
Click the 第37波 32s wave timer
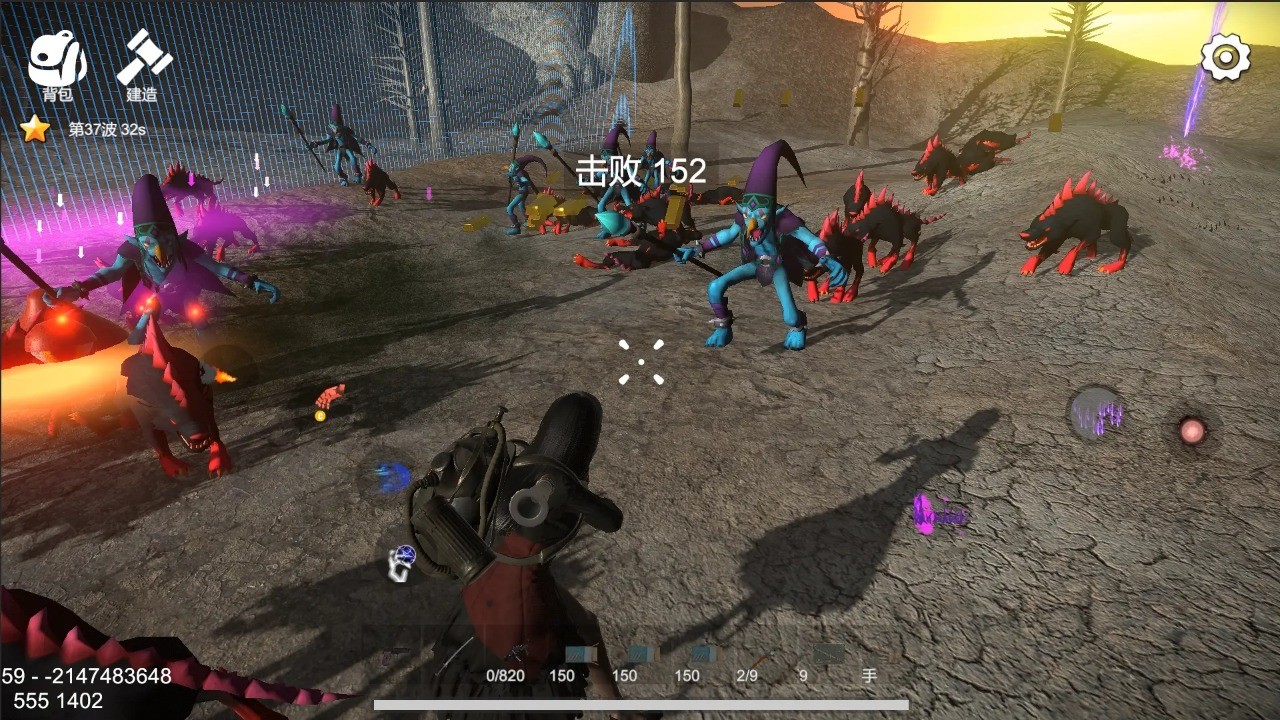(x=105, y=127)
